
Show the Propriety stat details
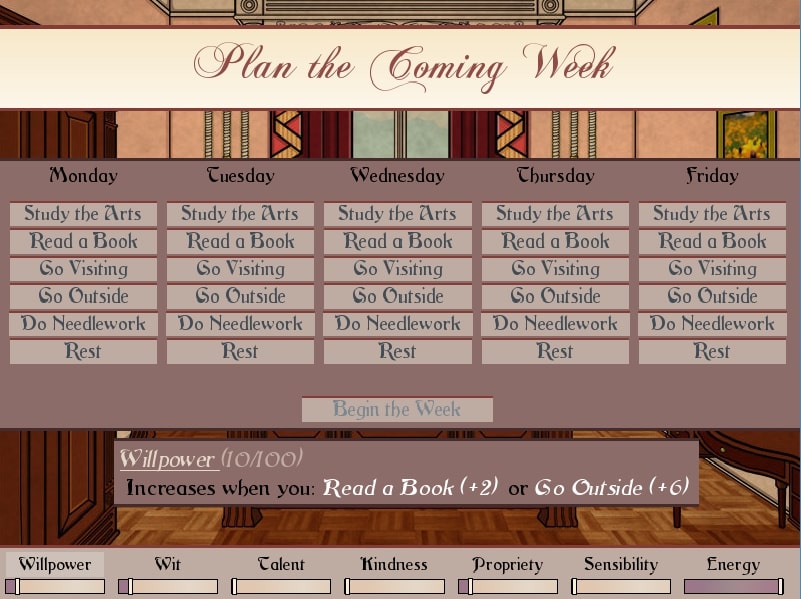click(x=507, y=565)
